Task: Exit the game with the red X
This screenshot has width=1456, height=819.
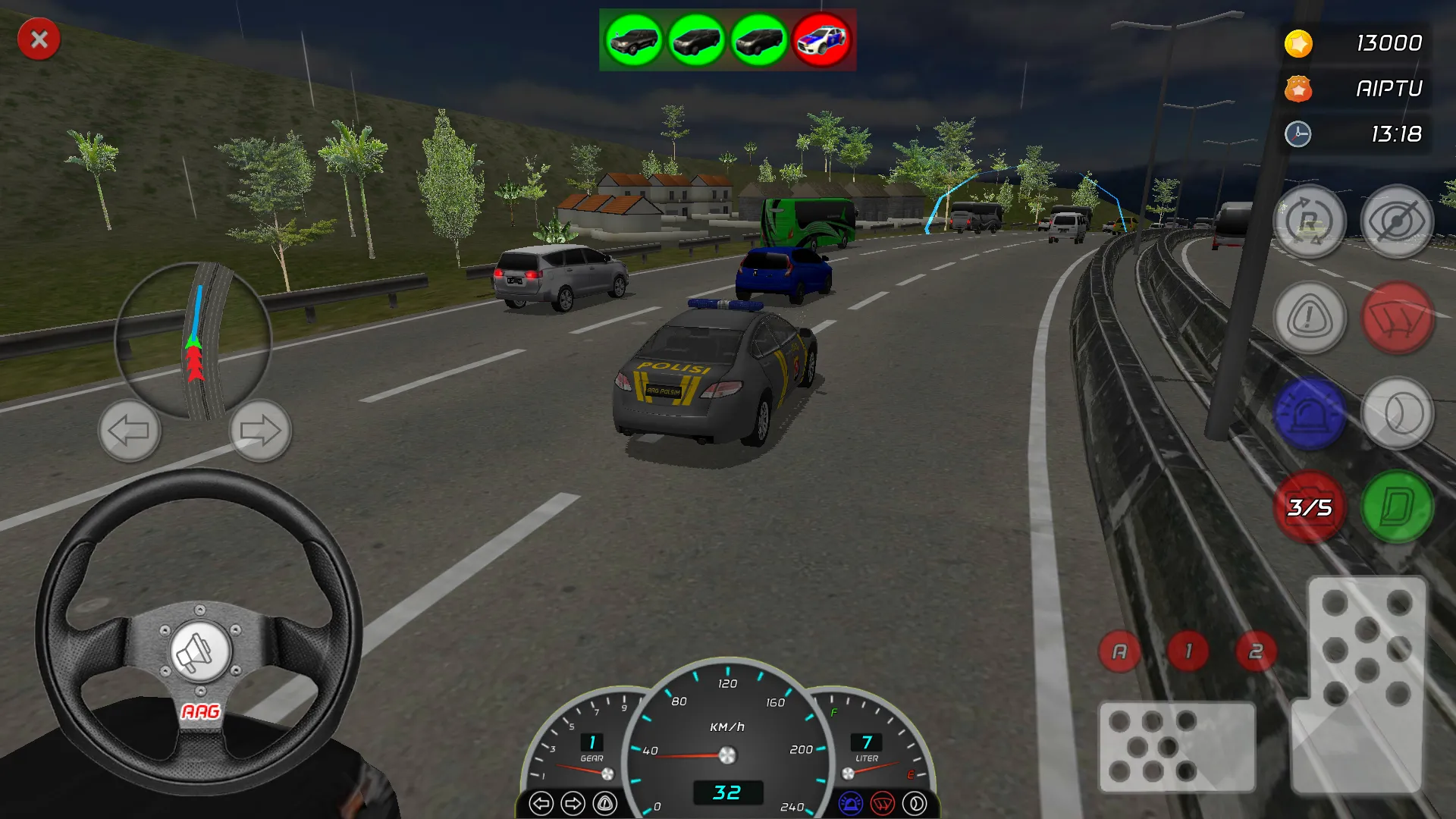Action: (39, 39)
